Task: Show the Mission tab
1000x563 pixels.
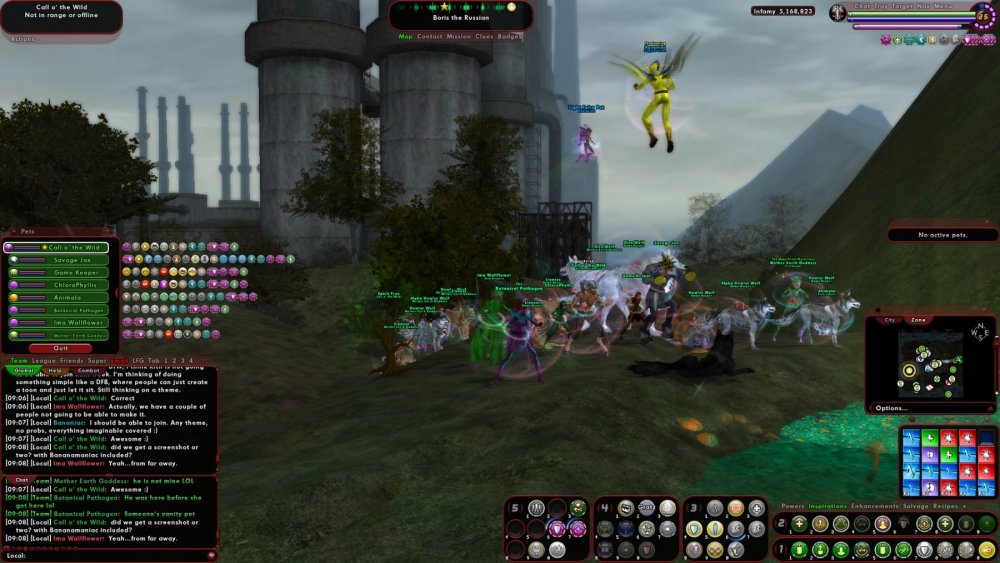Action: coord(458,36)
